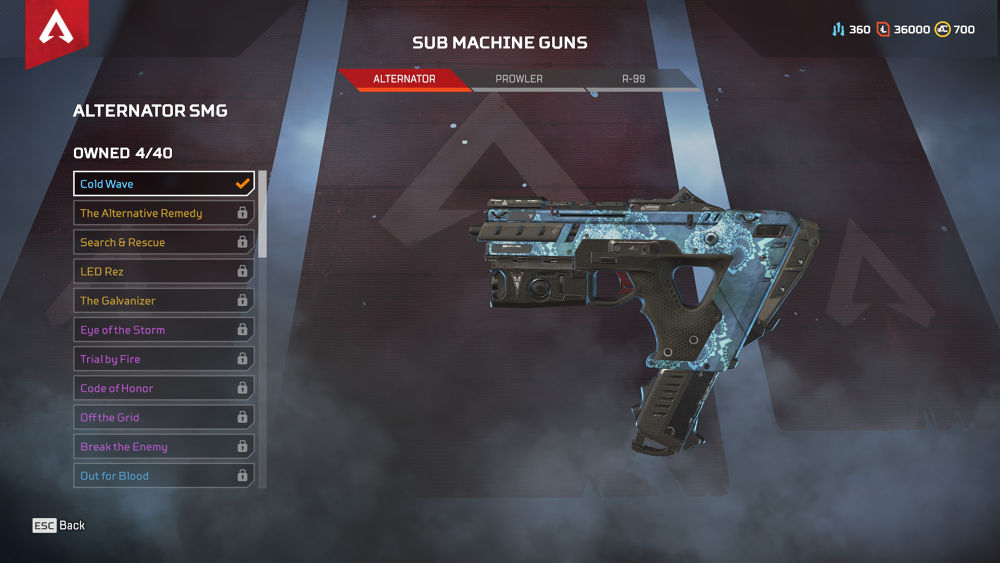Show the Out for Blood skin
Screen dimensions: 1000x563
click(164, 476)
